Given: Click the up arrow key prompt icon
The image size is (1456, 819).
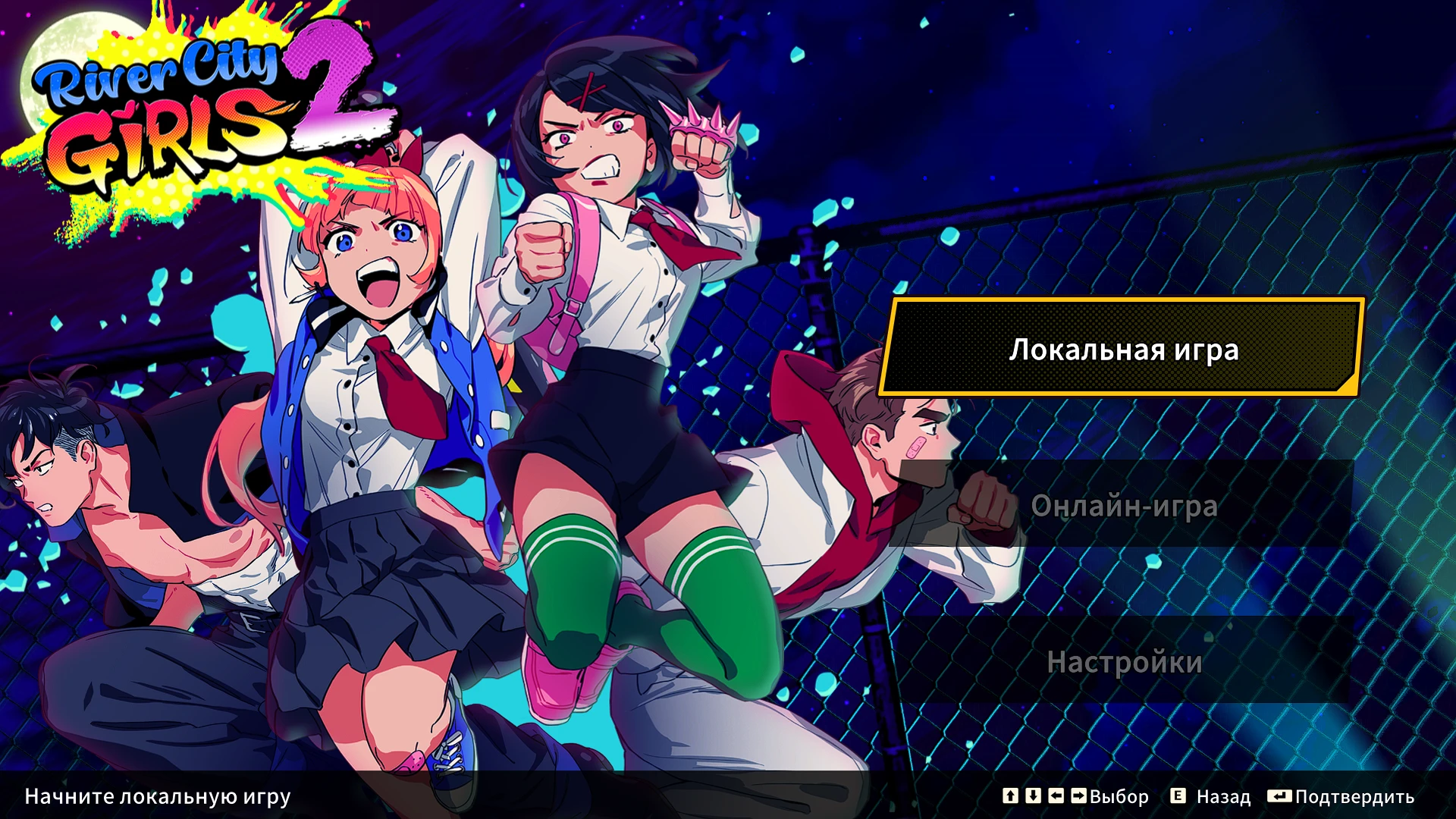Looking at the screenshot, I should pyautogui.click(x=1009, y=797).
